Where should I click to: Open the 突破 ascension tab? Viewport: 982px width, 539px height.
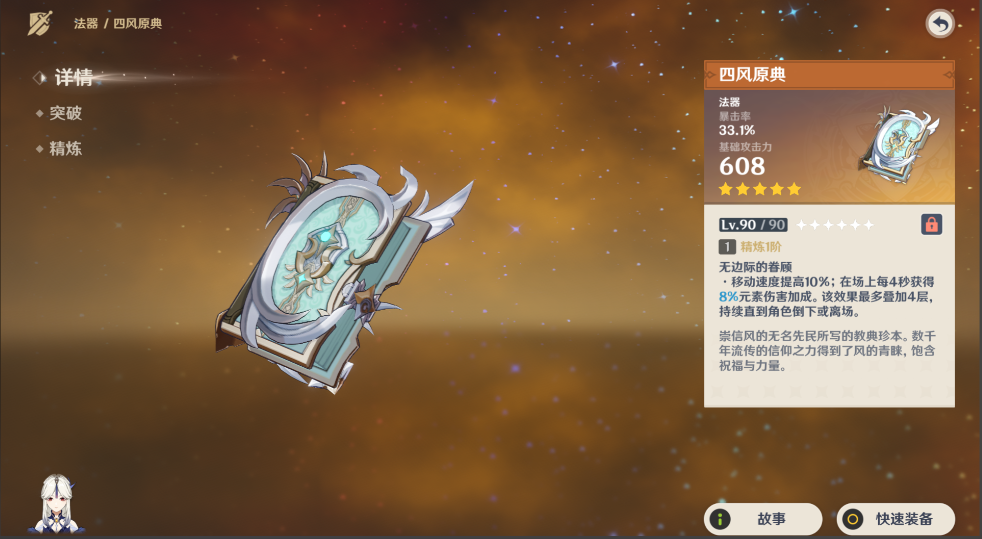[x=65, y=113]
